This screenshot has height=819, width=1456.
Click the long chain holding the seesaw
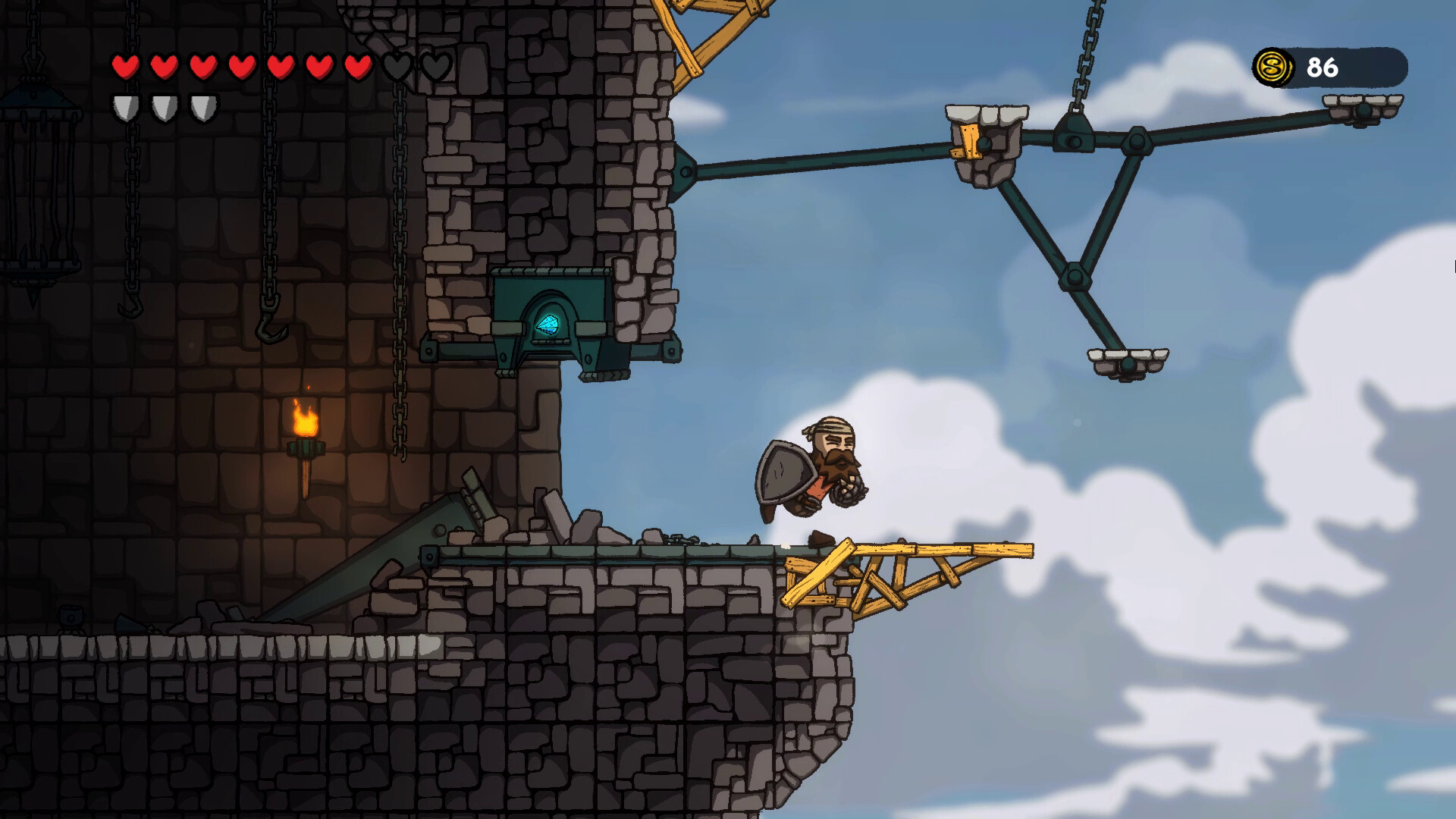tap(1086, 53)
